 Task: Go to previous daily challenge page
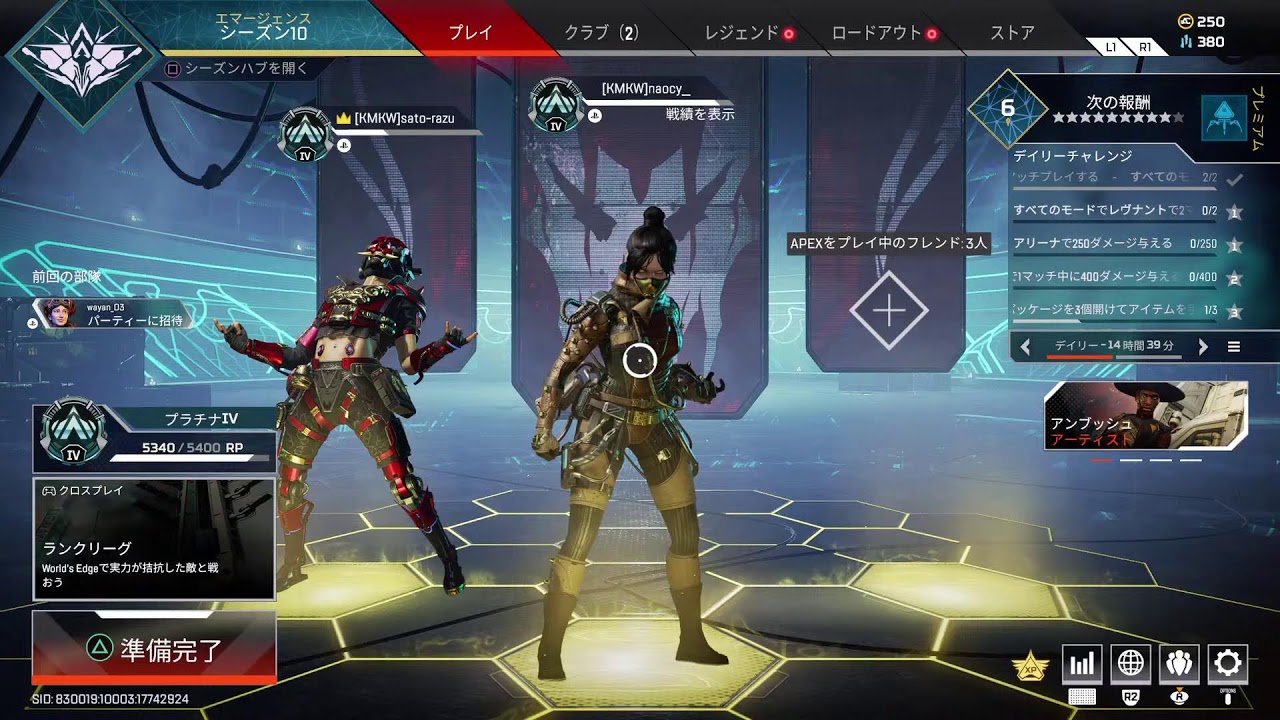coord(1025,347)
